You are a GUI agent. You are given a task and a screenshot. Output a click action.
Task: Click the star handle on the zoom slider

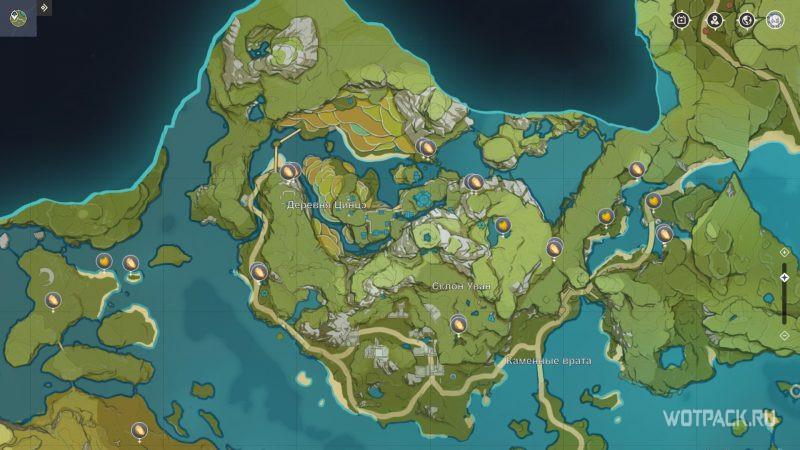[x=784, y=277]
